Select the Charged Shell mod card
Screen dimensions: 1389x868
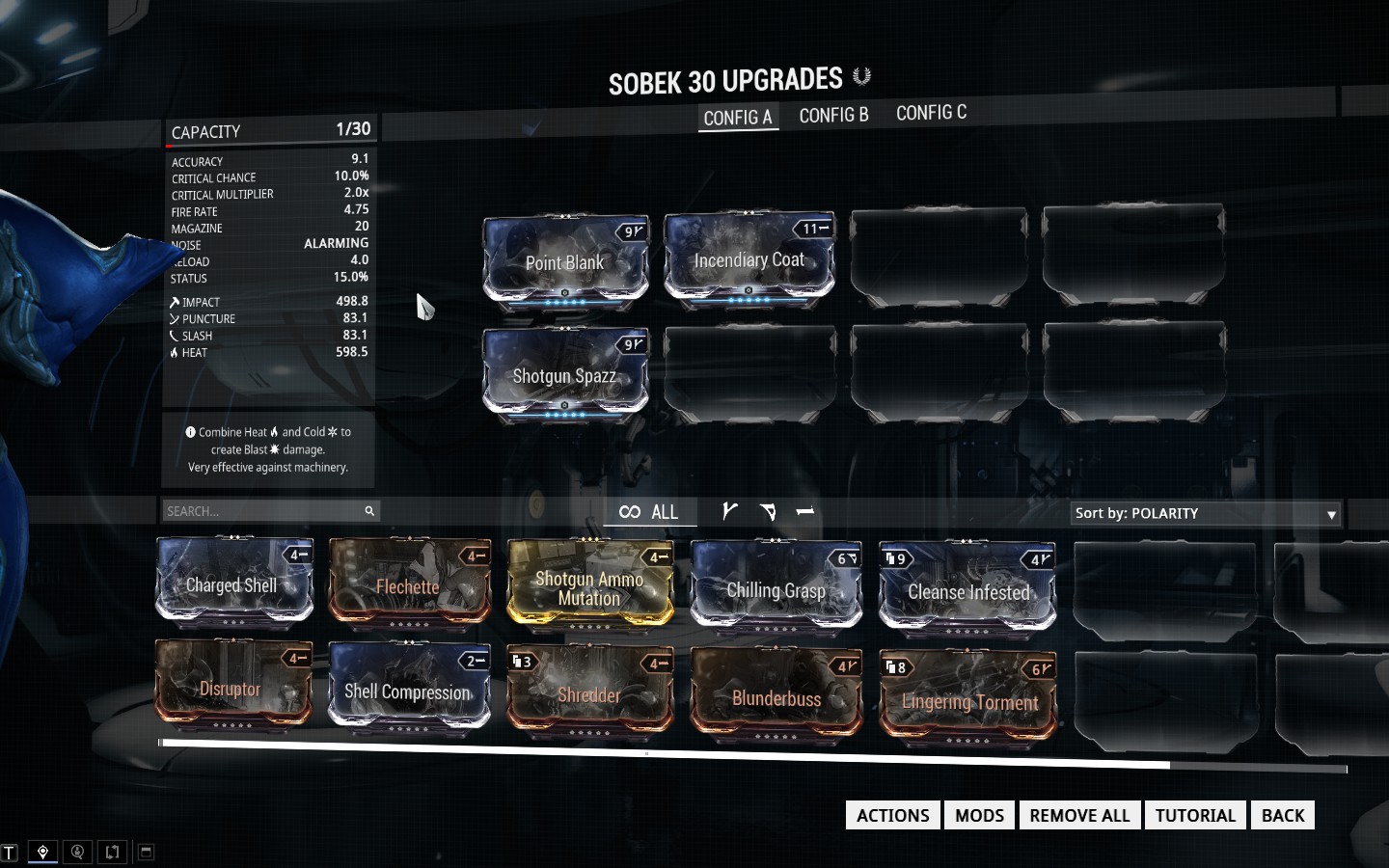[234, 584]
